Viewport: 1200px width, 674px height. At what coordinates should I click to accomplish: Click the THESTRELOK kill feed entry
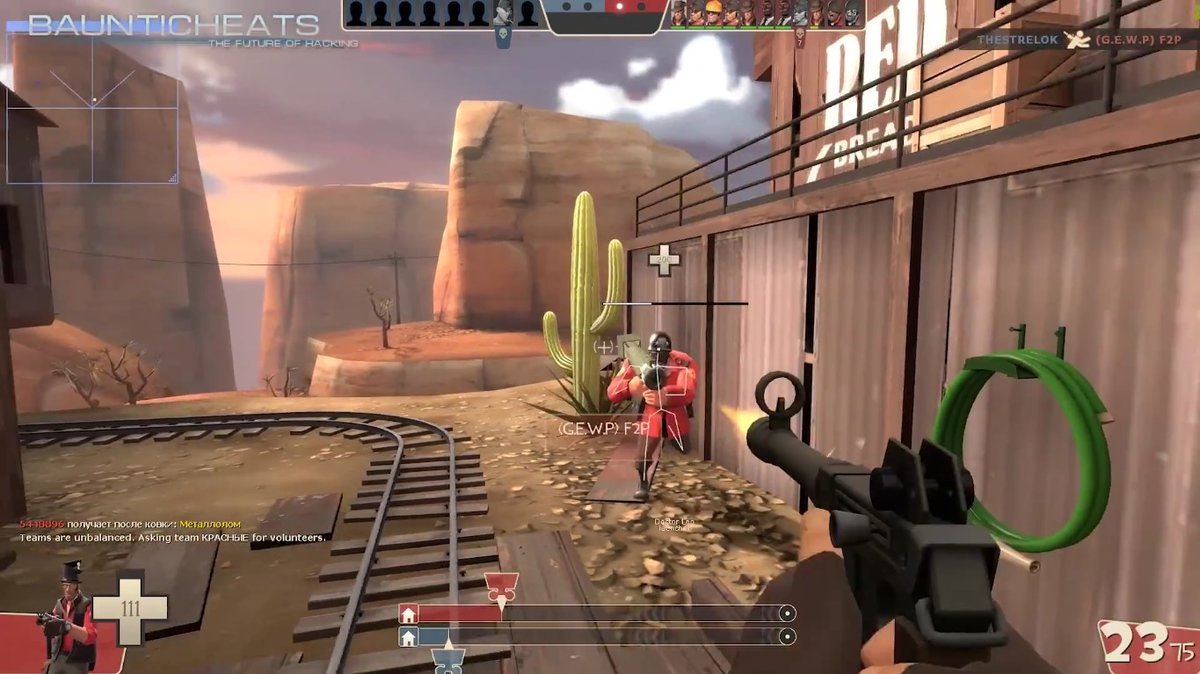coord(1076,39)
